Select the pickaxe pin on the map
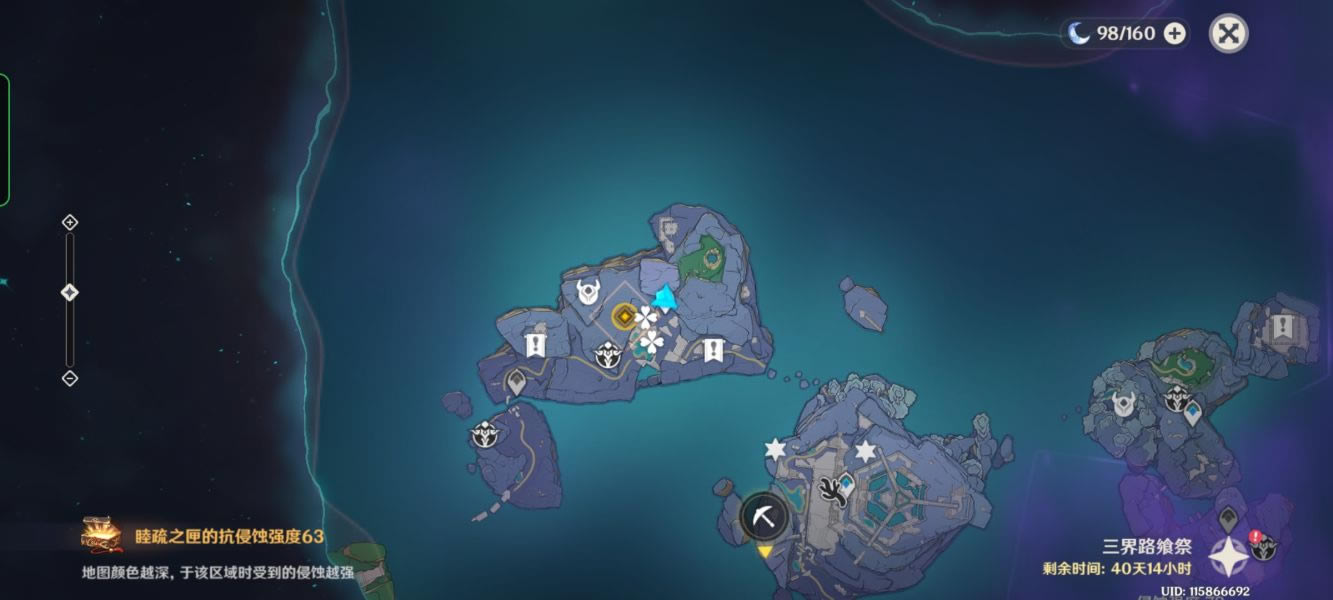 [x=765, y=517]
